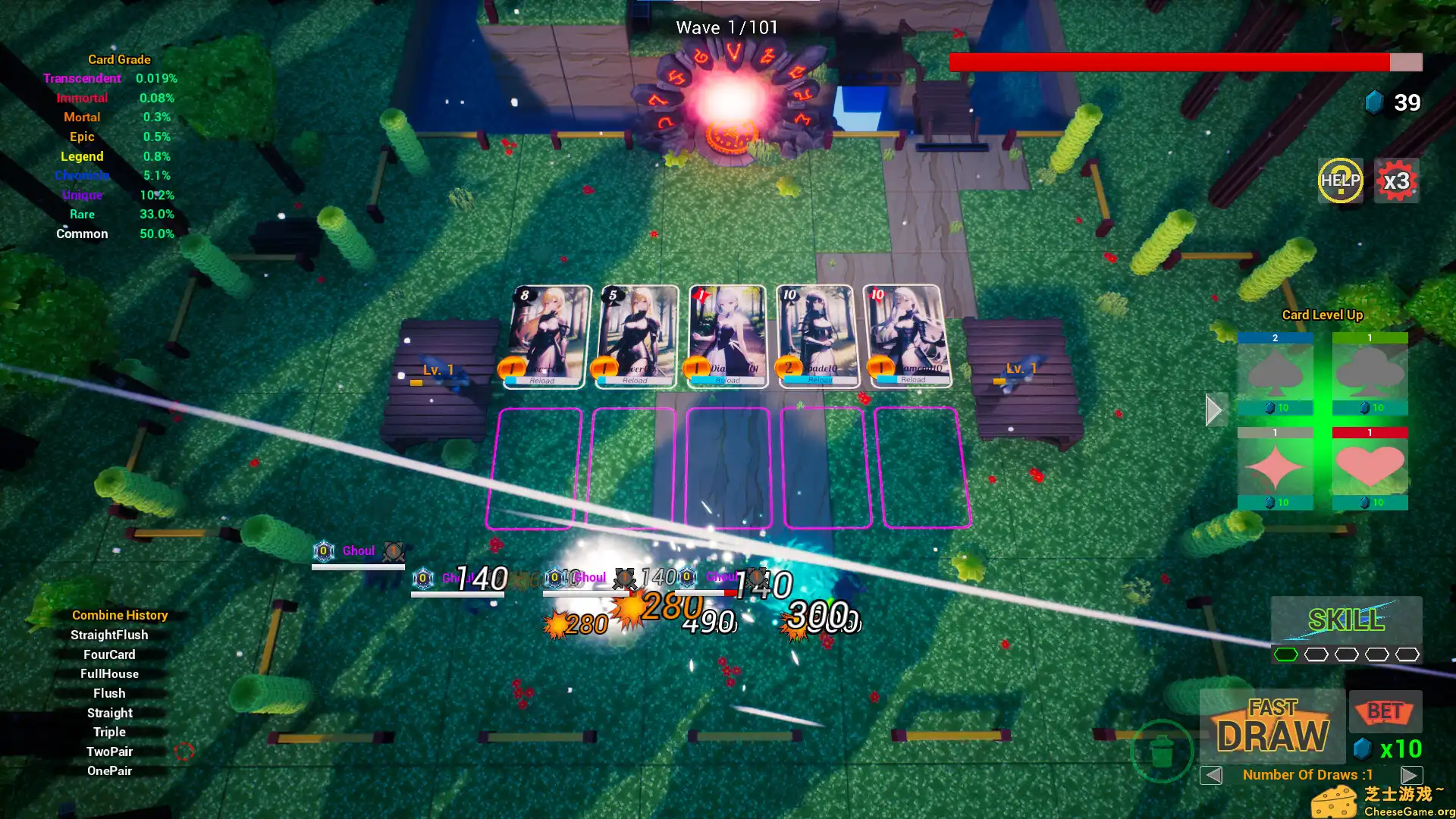This screenshot has height=819, width=1456.
Task: Purchase the sparkle Diamond card upgrade
Action: coord(1276,466)
